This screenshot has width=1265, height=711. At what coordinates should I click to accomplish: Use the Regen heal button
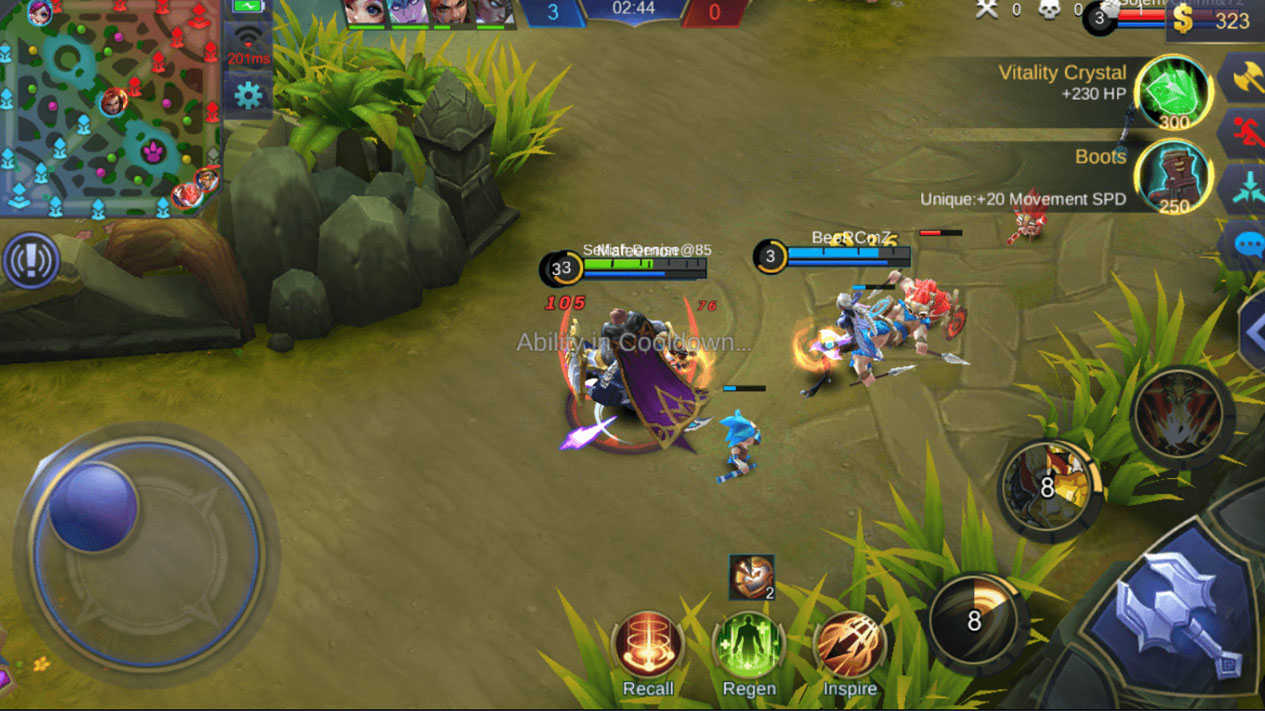tap(748, 646)
